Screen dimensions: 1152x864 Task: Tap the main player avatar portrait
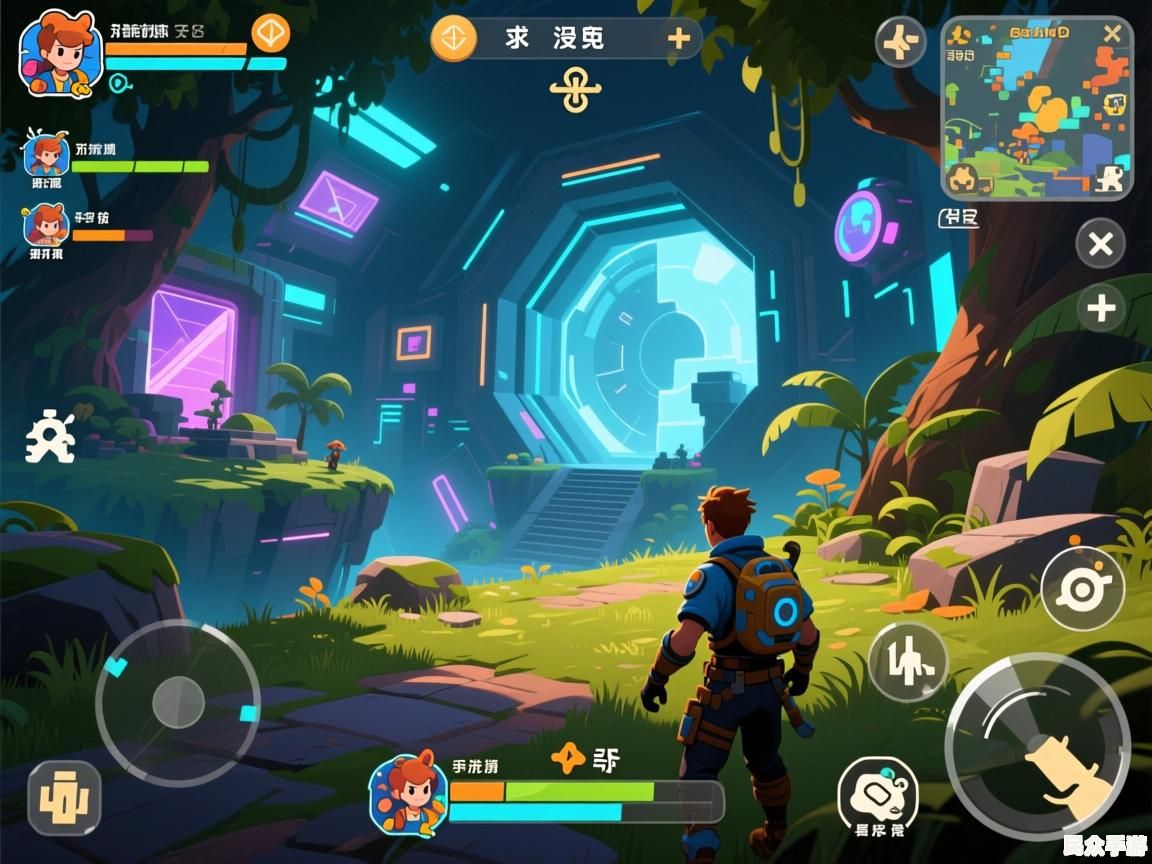(x=60, y=52)
